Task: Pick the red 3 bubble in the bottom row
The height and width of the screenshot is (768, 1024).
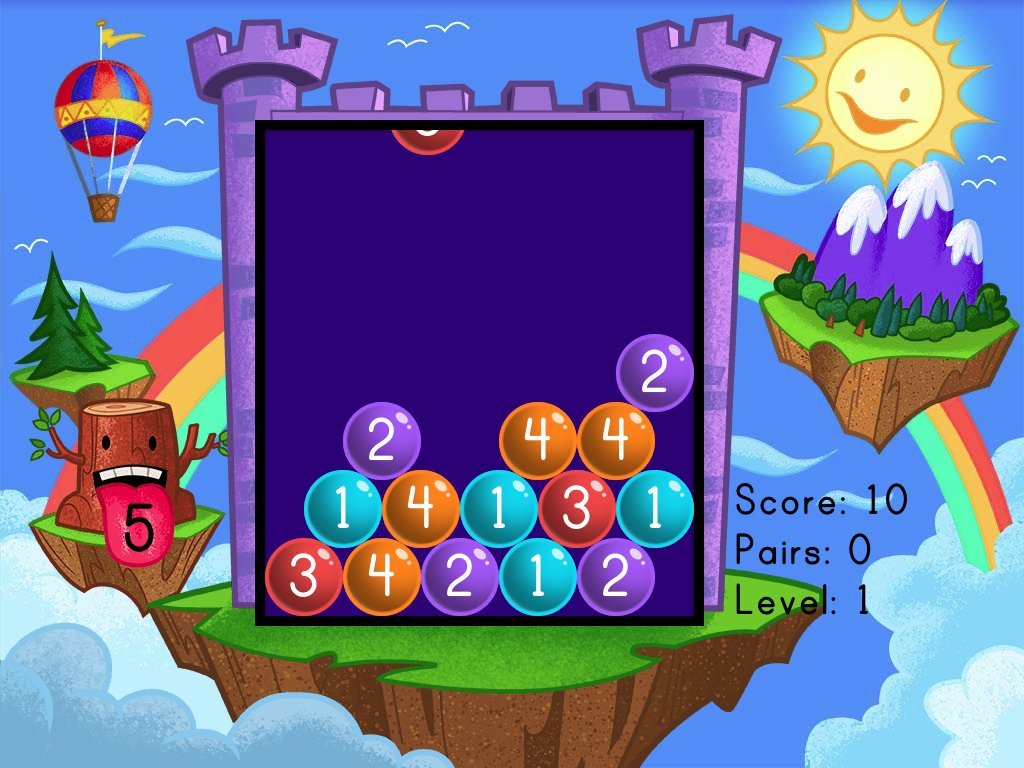Action: pos(303,577)
